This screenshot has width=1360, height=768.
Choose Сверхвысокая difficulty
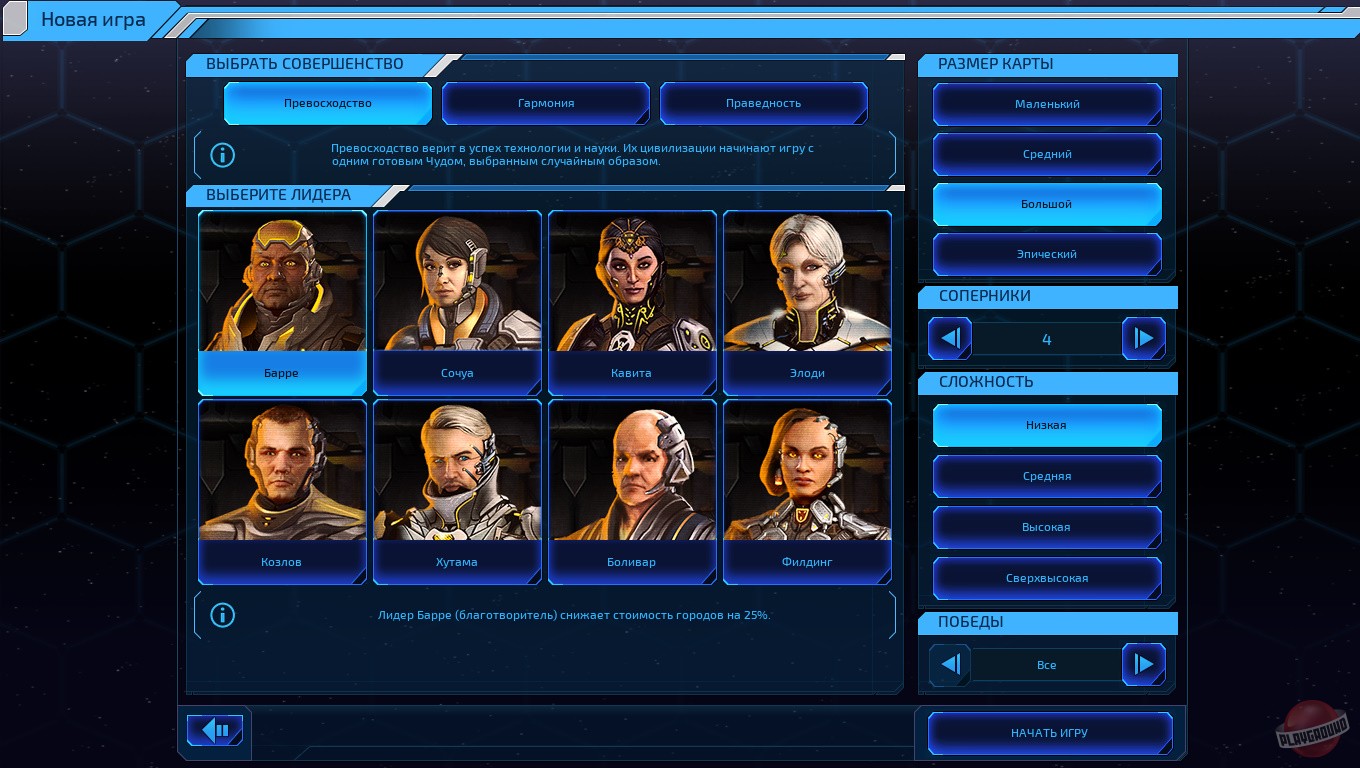pos(1047,578)
